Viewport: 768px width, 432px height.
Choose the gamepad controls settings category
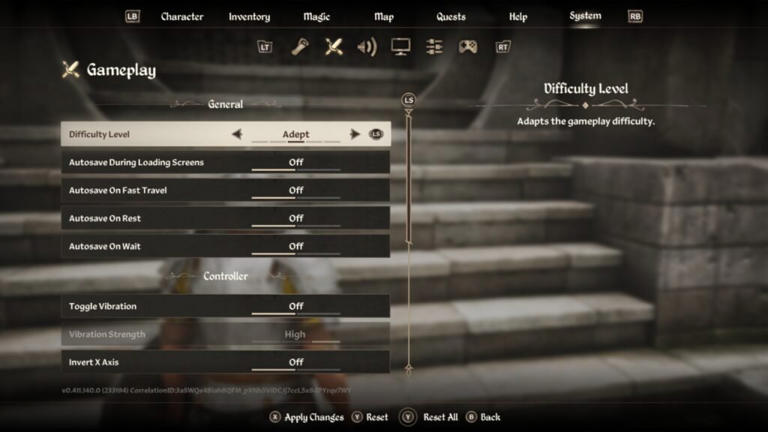click(468, 47)
